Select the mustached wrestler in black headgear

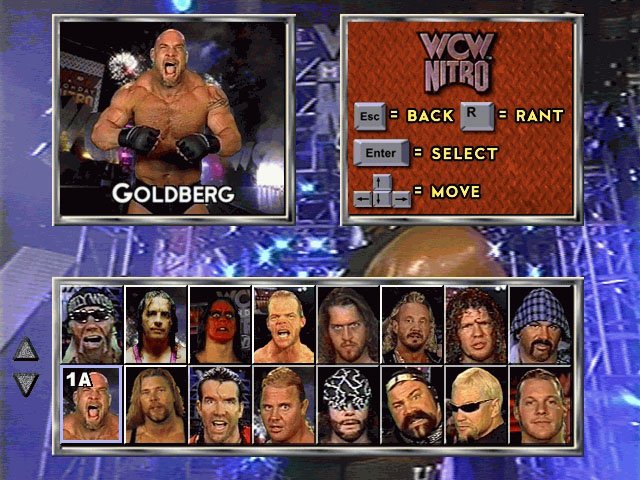point(412,404)
